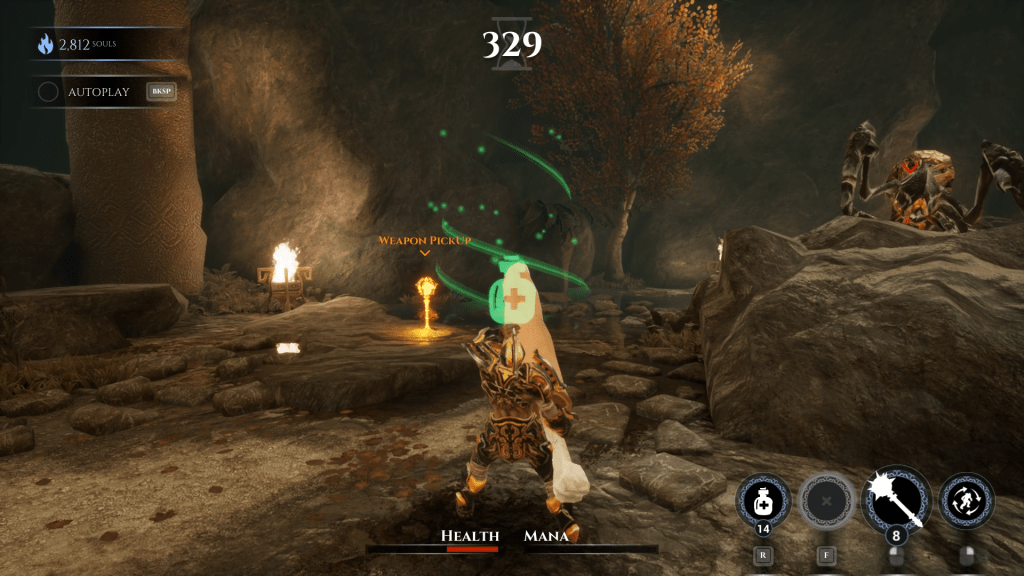Viewport: 1024px width, 576px height.
Task: Trigger the dodge roll ability icon
Action: tap(967, 500)
